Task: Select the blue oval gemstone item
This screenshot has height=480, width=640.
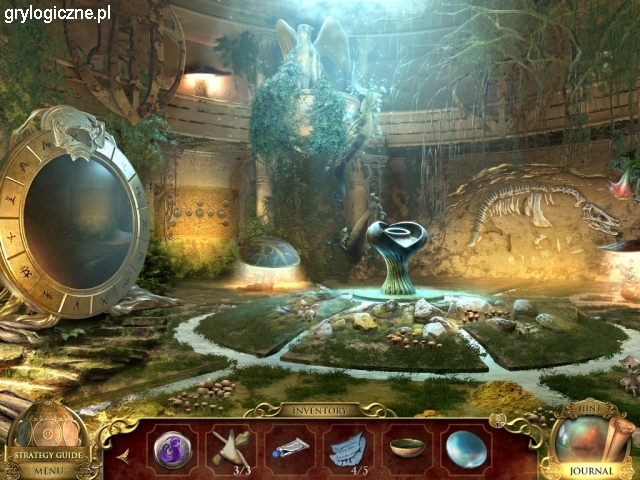Action: (466, 448)
